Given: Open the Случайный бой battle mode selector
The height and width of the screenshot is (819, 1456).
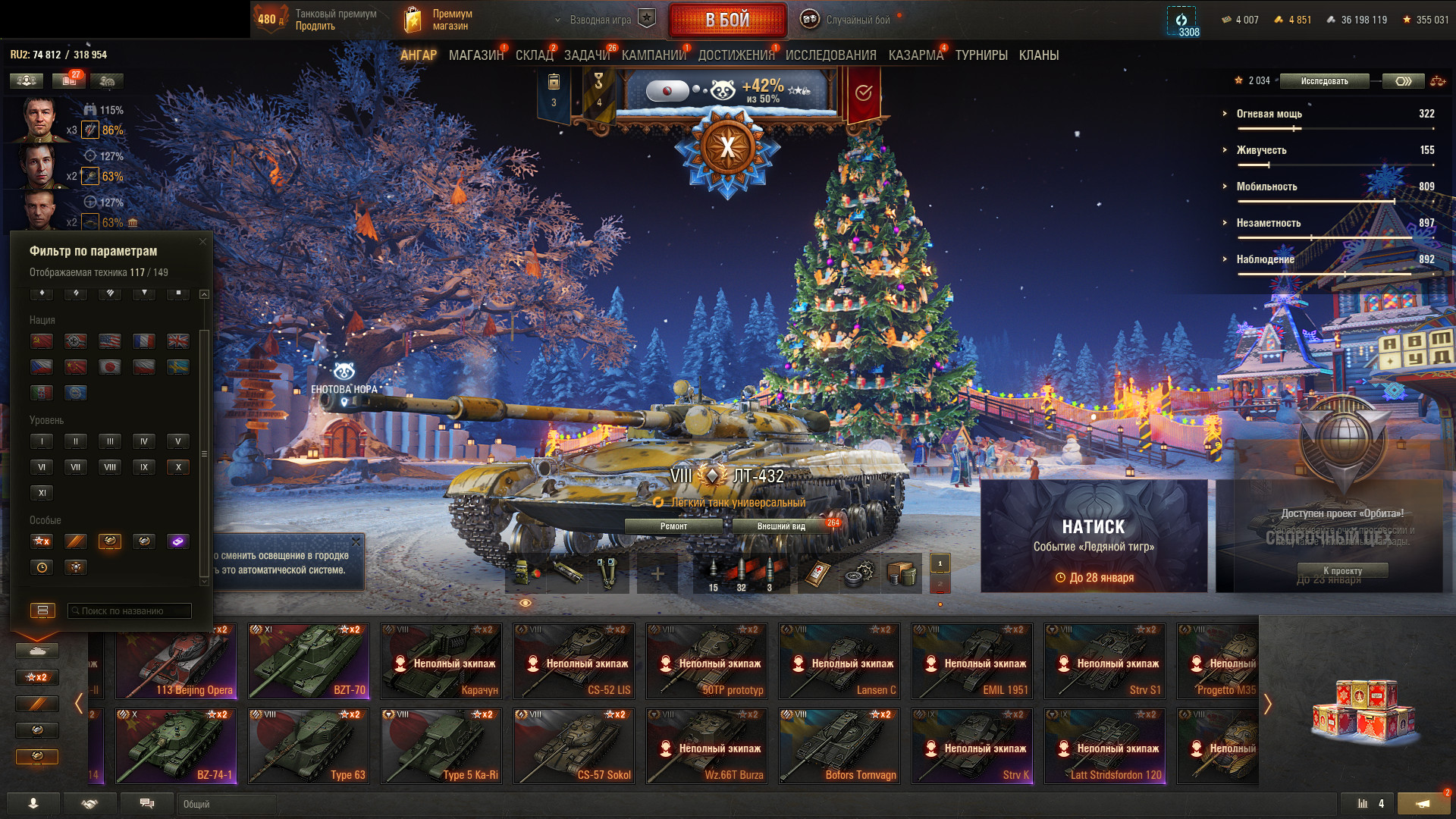Looking at the screenshot, I should (857, 20).
